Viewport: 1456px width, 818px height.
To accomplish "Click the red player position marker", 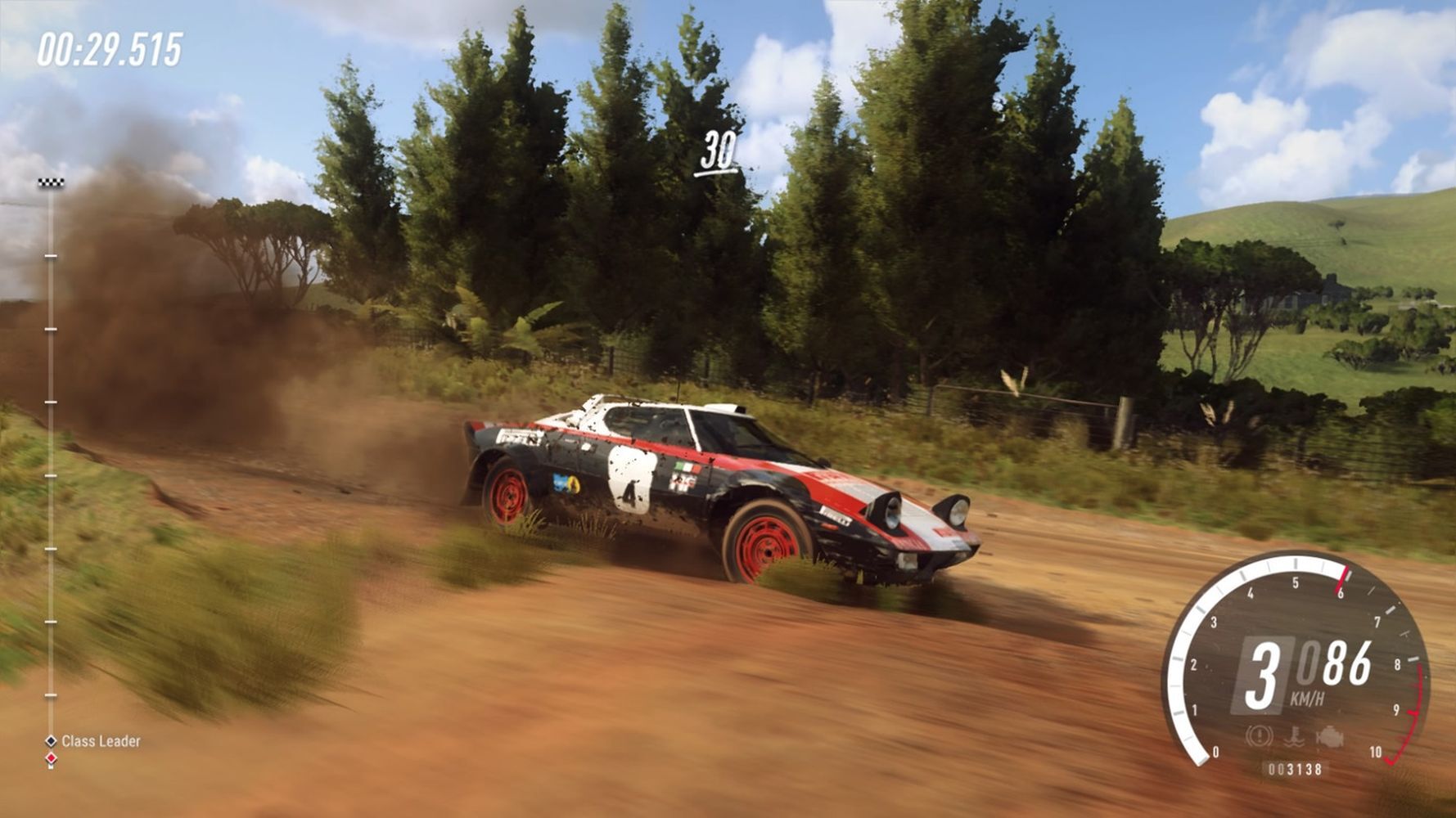I will 51,759.
